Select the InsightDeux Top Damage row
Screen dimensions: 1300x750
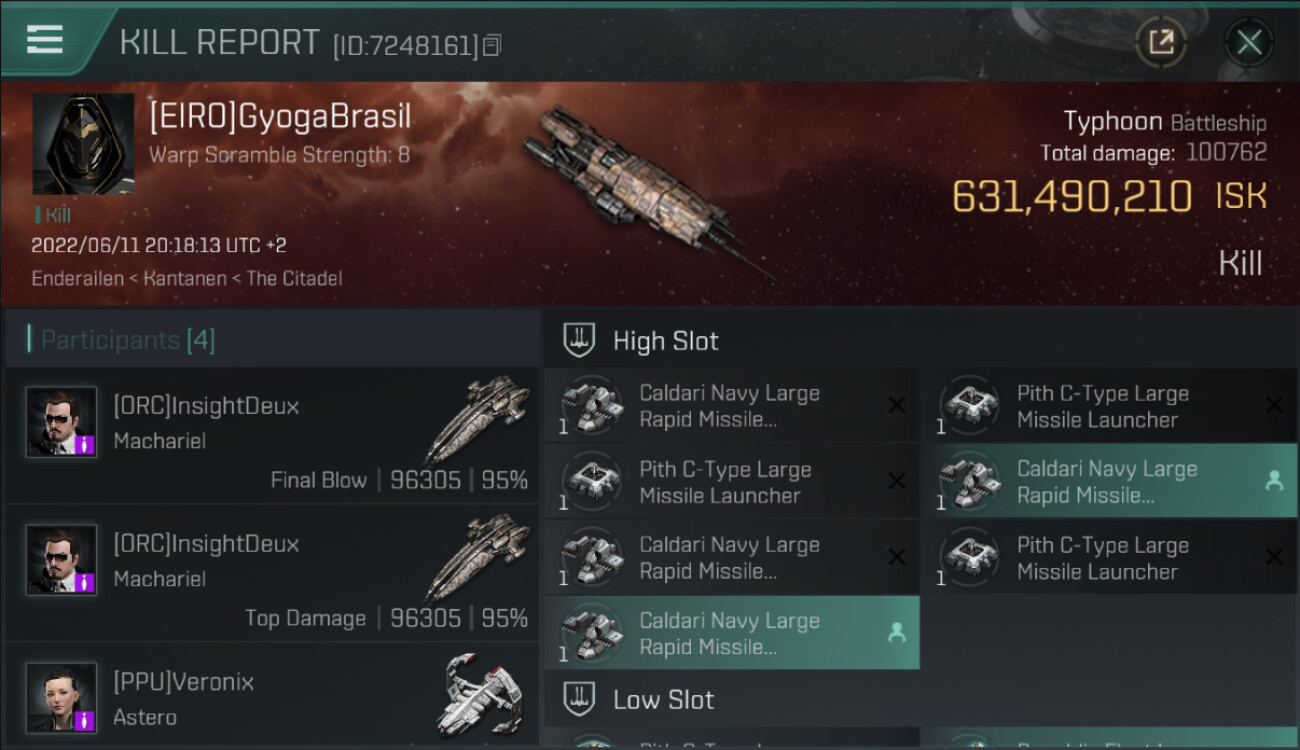click(272, 573)
